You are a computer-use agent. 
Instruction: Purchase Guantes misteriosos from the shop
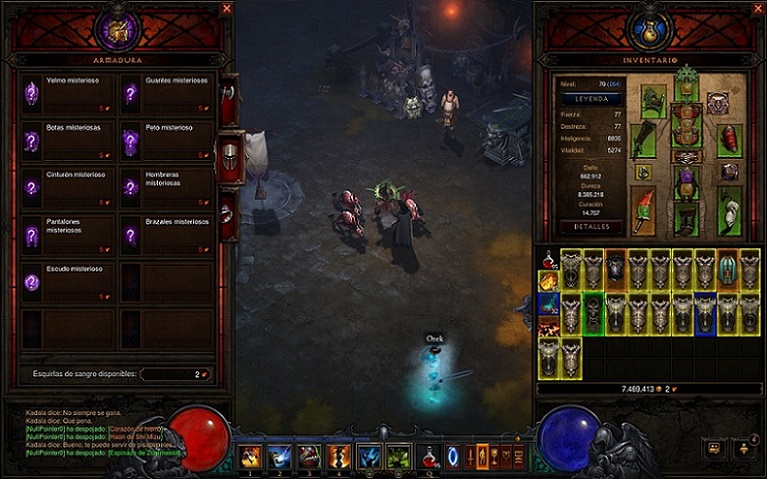[x=166, y=93]
